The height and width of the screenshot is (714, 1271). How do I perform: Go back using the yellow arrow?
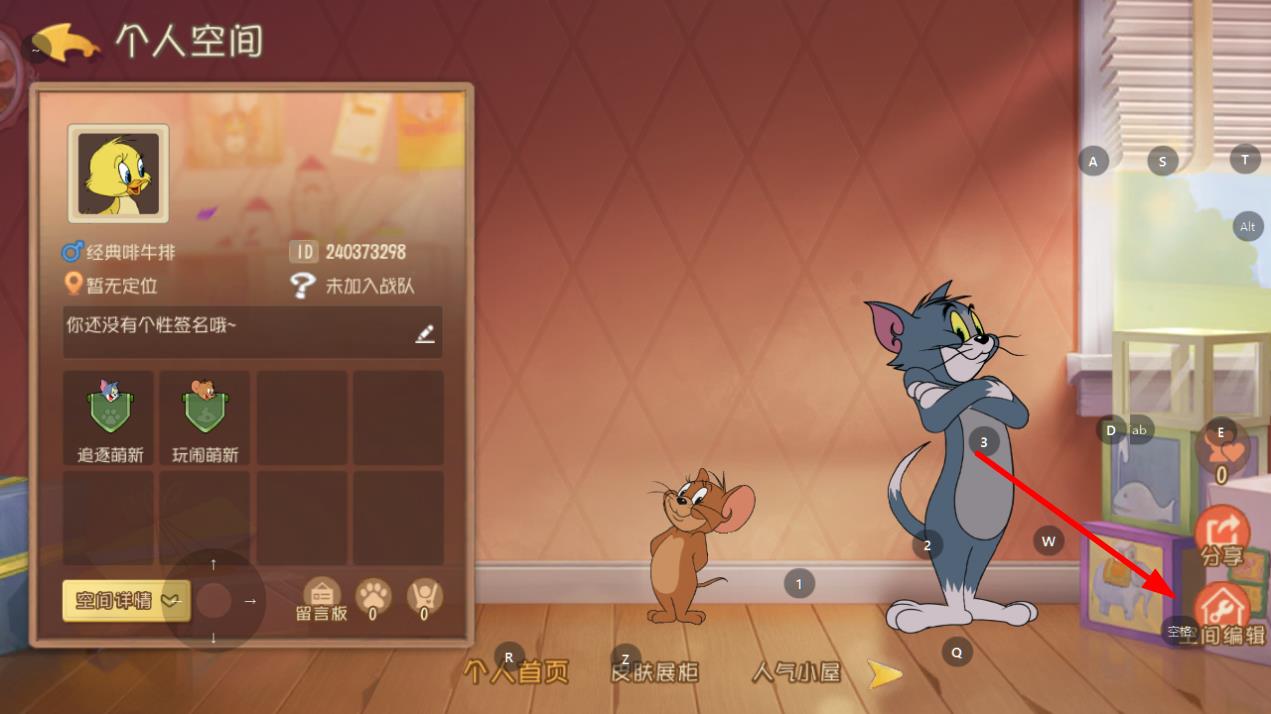click(68, 43)
